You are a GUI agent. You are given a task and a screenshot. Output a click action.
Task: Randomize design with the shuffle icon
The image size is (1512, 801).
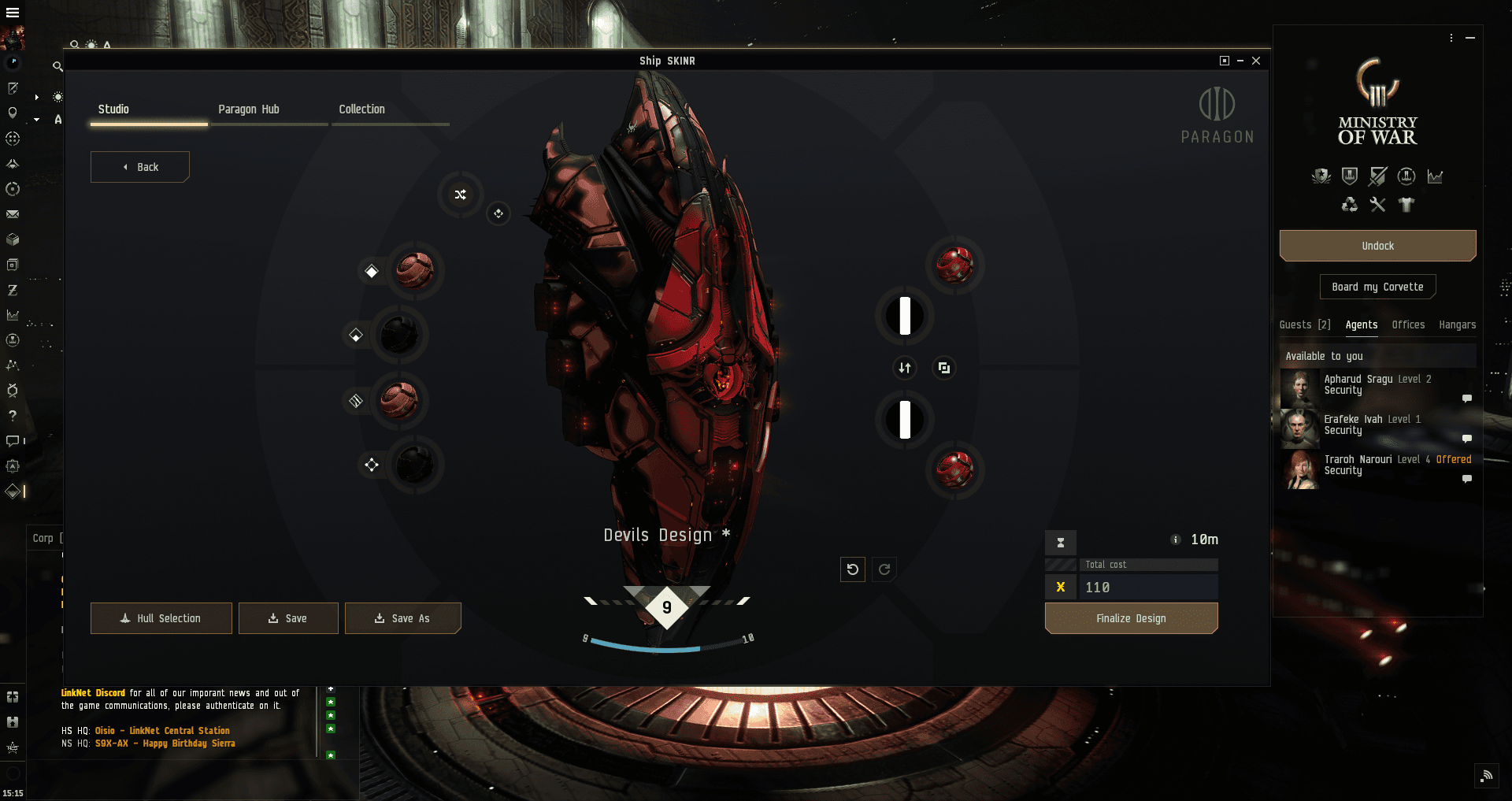pos(461,195)
